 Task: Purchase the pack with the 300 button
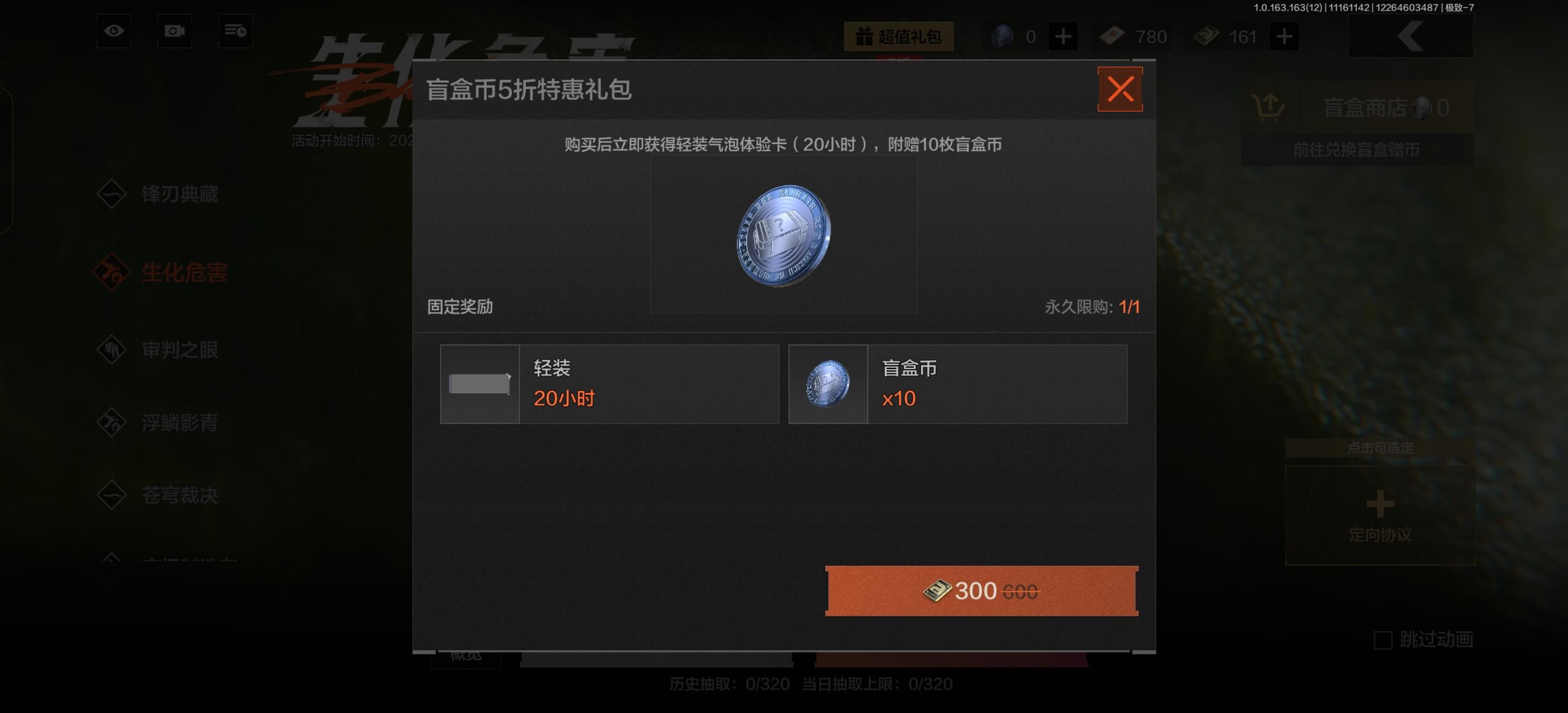tap(981, 589)
